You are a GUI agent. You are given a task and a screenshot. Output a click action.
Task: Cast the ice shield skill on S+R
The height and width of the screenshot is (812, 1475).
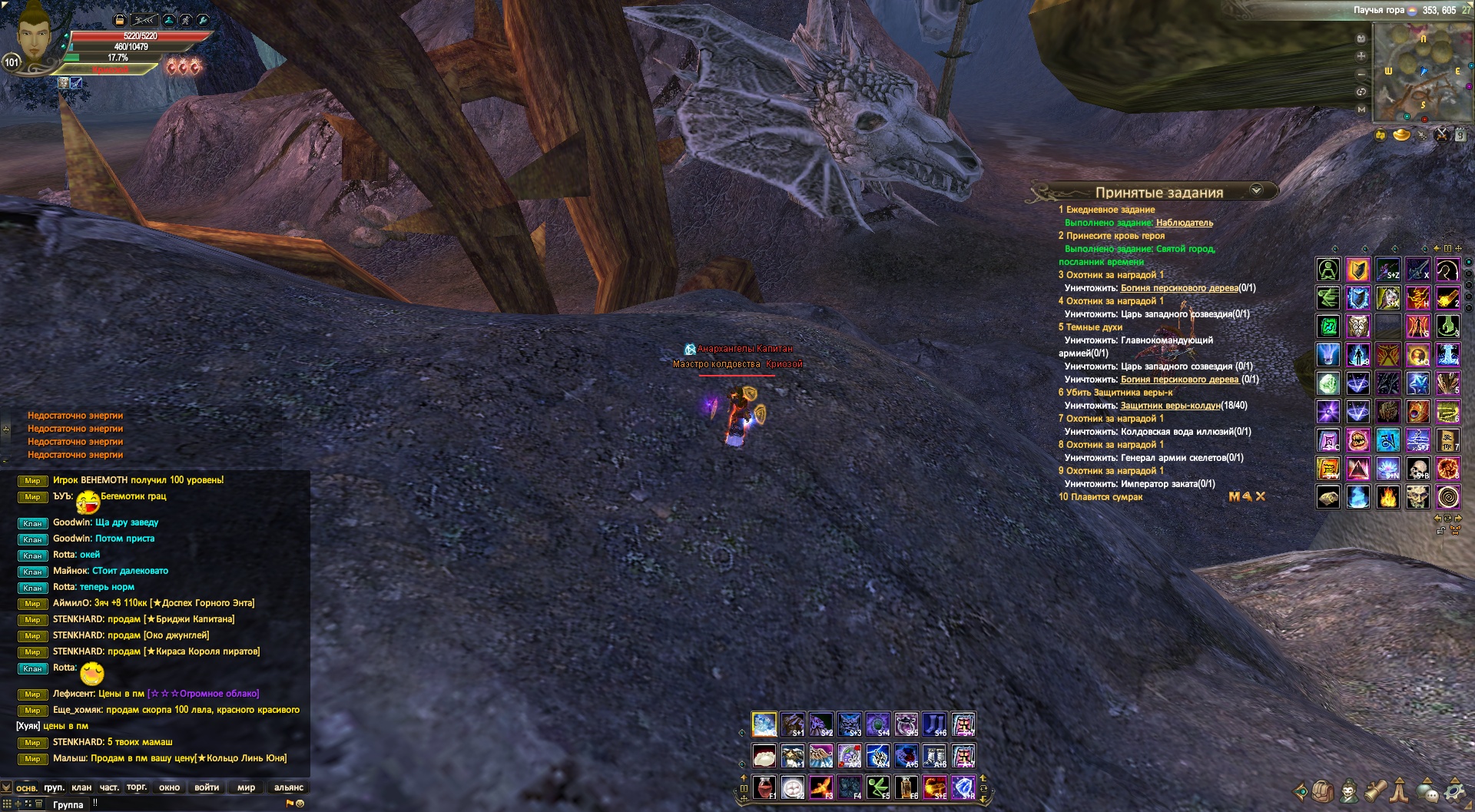pyautogui.click(x=963, y=787)
